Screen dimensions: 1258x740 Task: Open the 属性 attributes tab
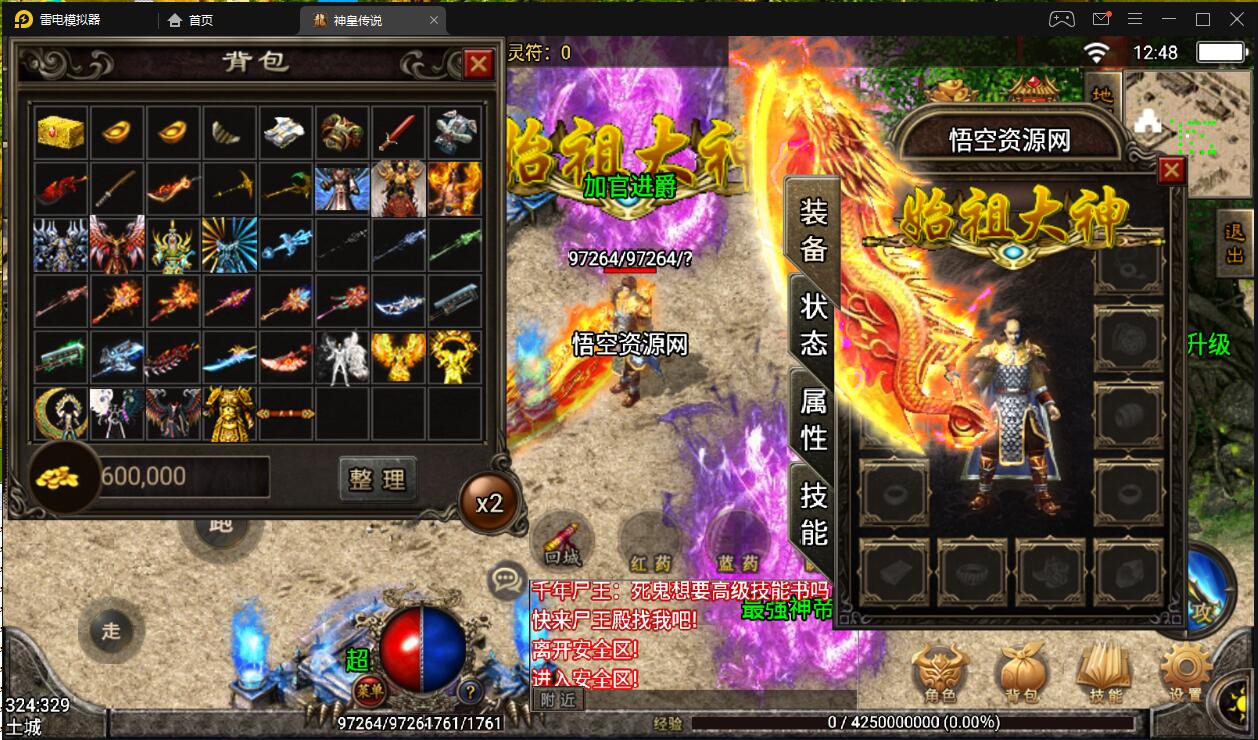coord(813,418)
